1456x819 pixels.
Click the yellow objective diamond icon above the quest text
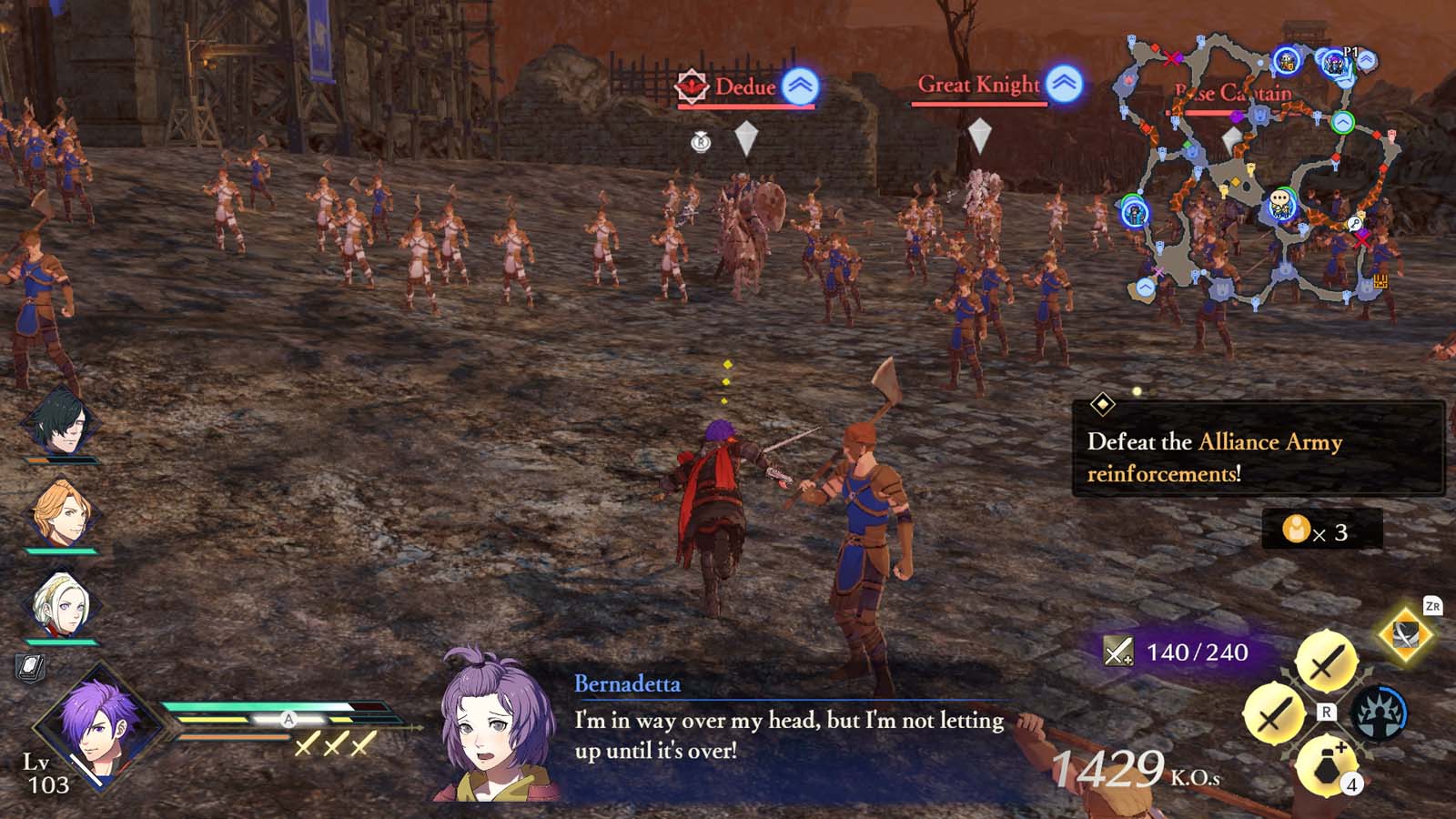coord(1104,402)
